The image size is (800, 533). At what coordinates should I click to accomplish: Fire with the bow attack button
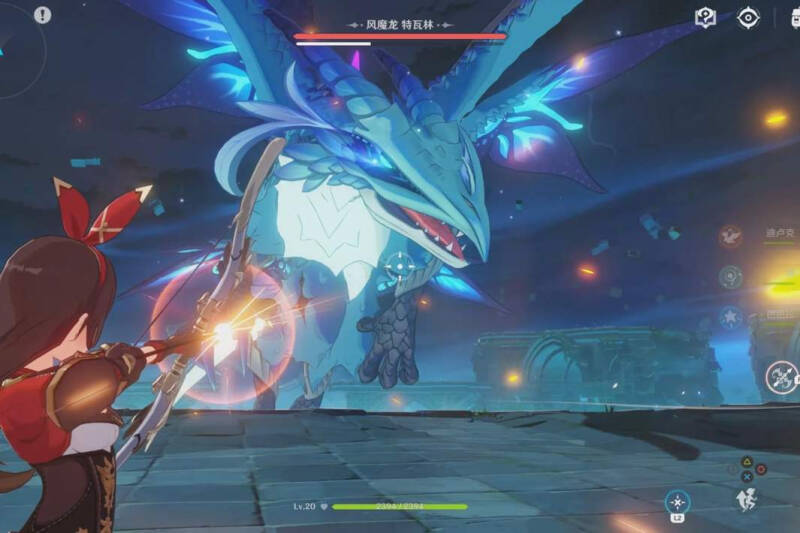(781, 377)
